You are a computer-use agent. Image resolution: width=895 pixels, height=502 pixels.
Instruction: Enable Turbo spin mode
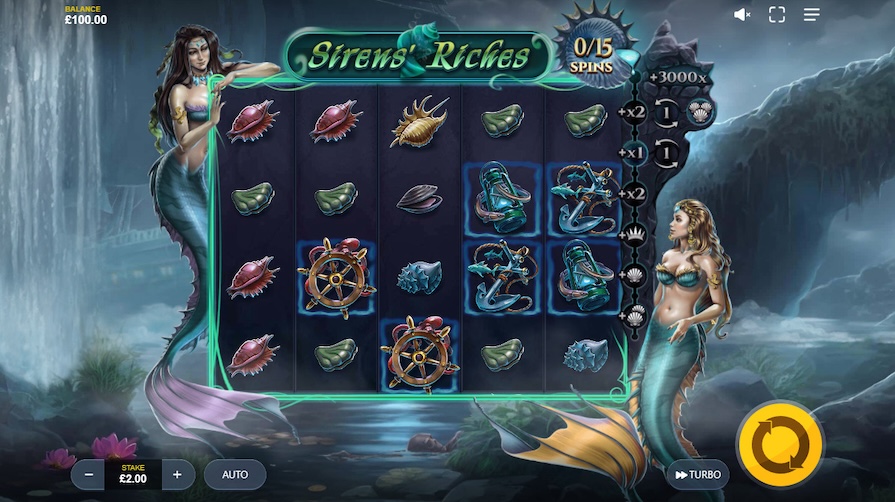[x=697, y=474]
